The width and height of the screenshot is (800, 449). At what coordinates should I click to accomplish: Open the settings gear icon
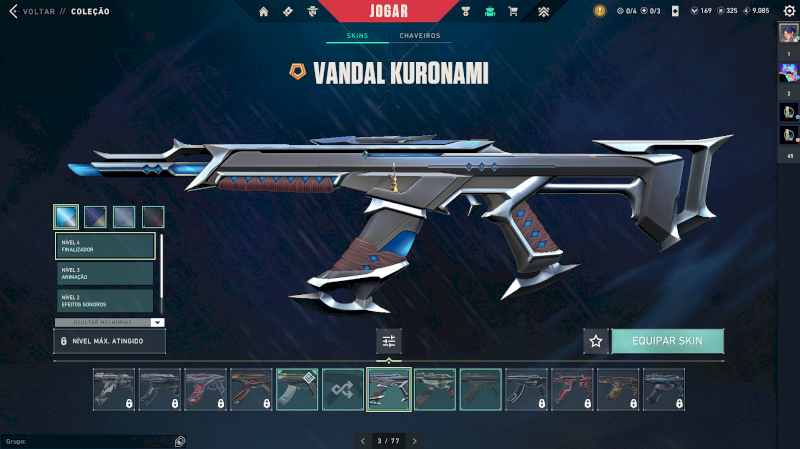tap(788, 11)
